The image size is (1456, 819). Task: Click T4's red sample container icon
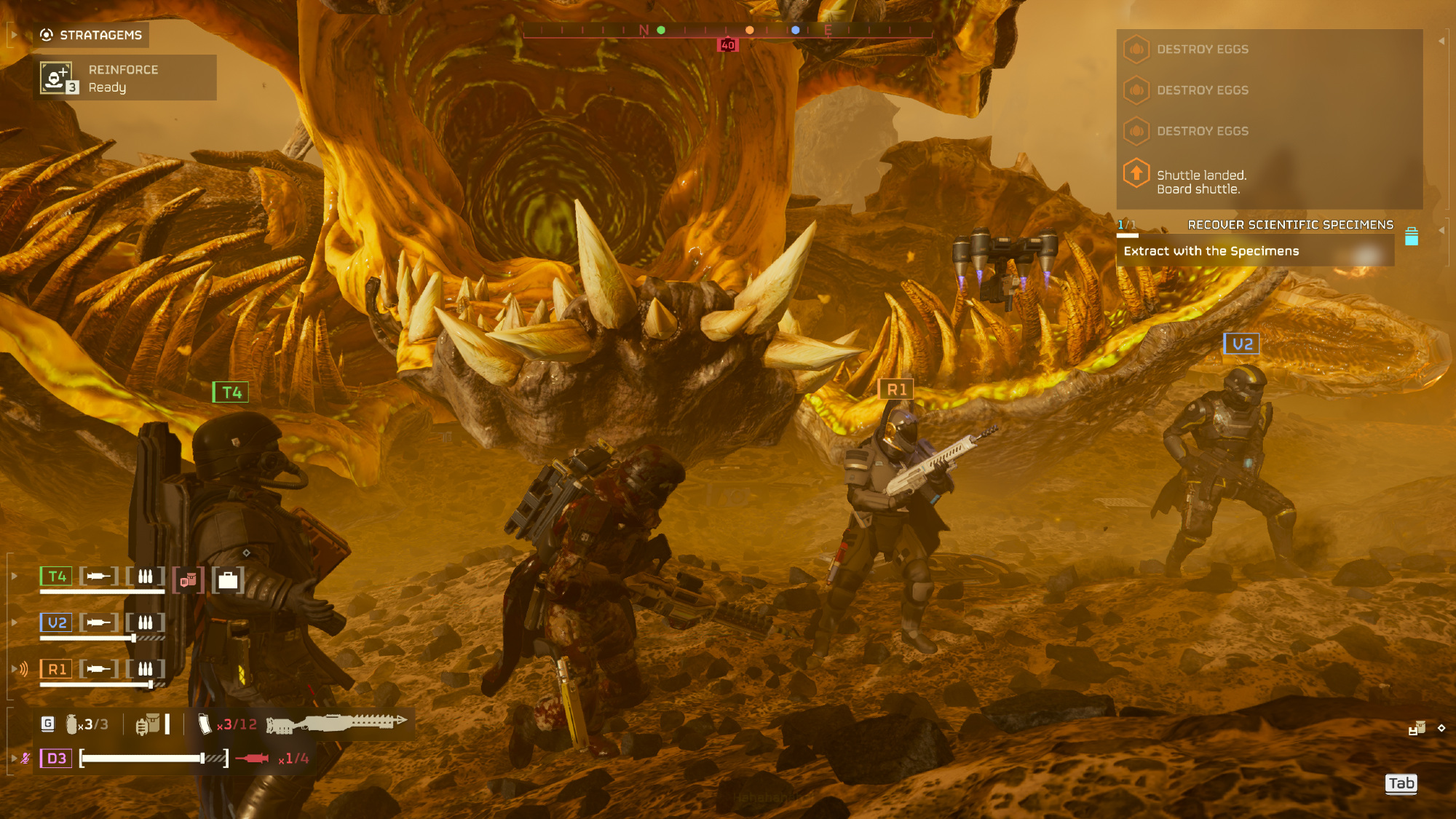coord(189,580)
